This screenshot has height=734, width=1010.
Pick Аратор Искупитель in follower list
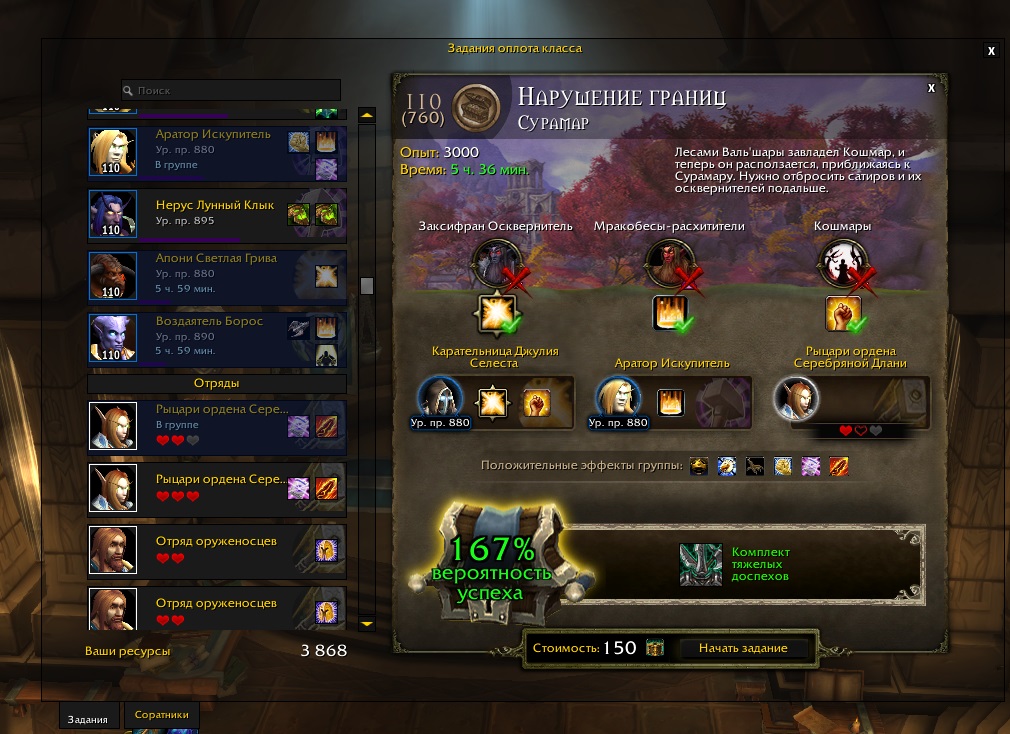[x=217, y=152]
